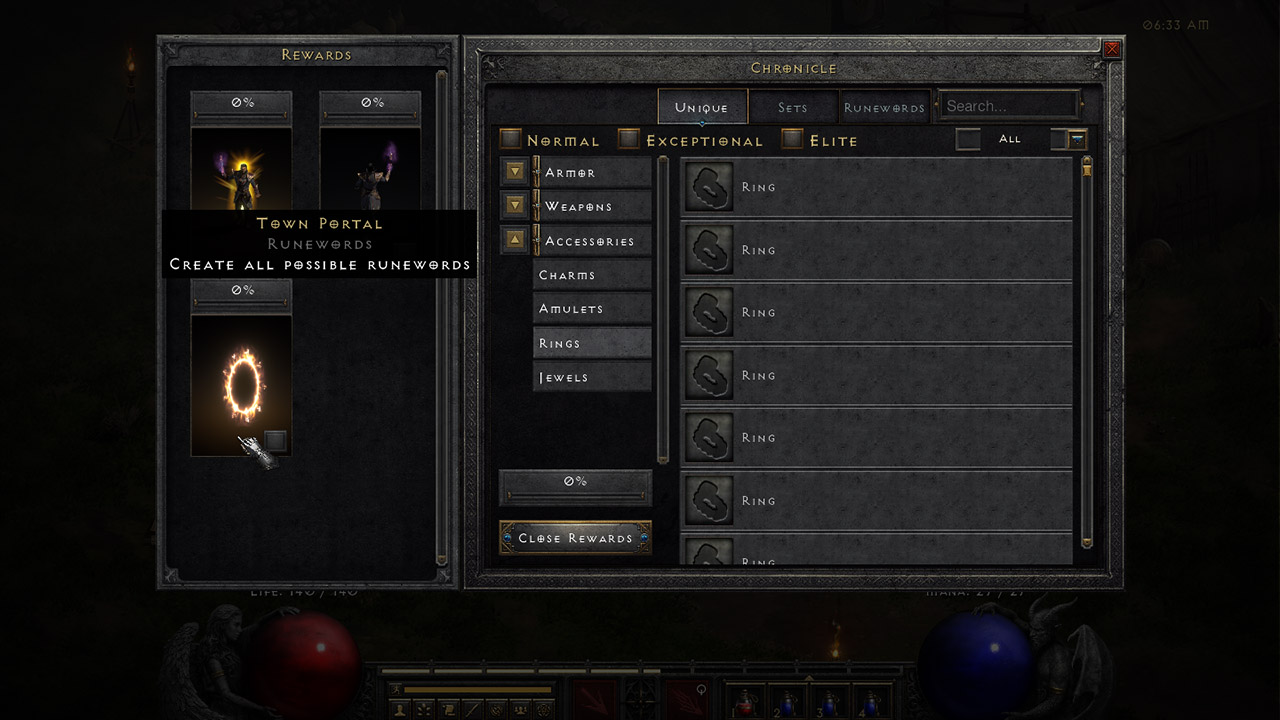The height and width of the screenshot is (720, 1280).
Task: Open the skill tree icon on the toolbar
Action: pyautogui.click(x=422, y=708)
